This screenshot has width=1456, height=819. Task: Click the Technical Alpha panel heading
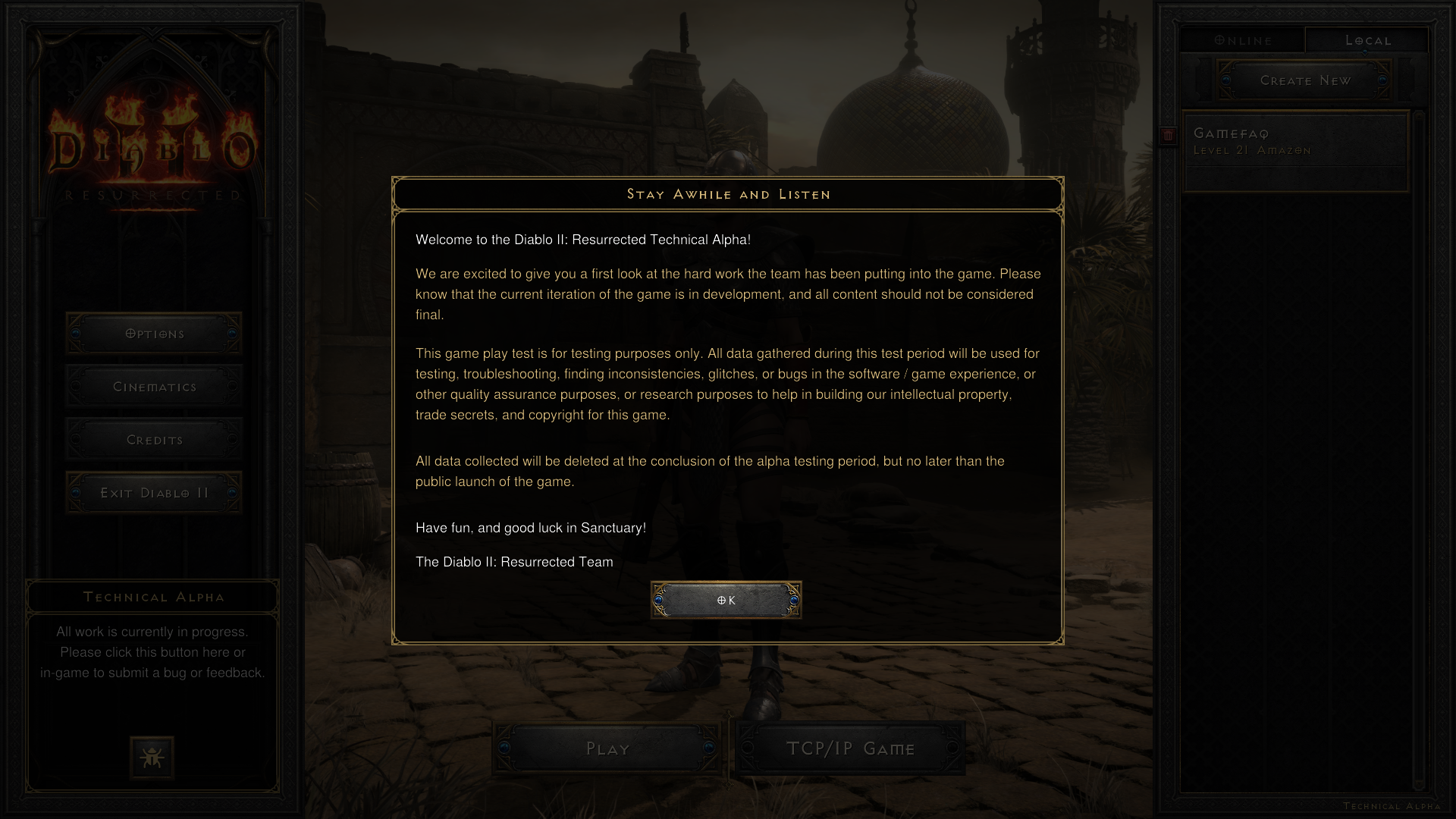coord(152,597)
